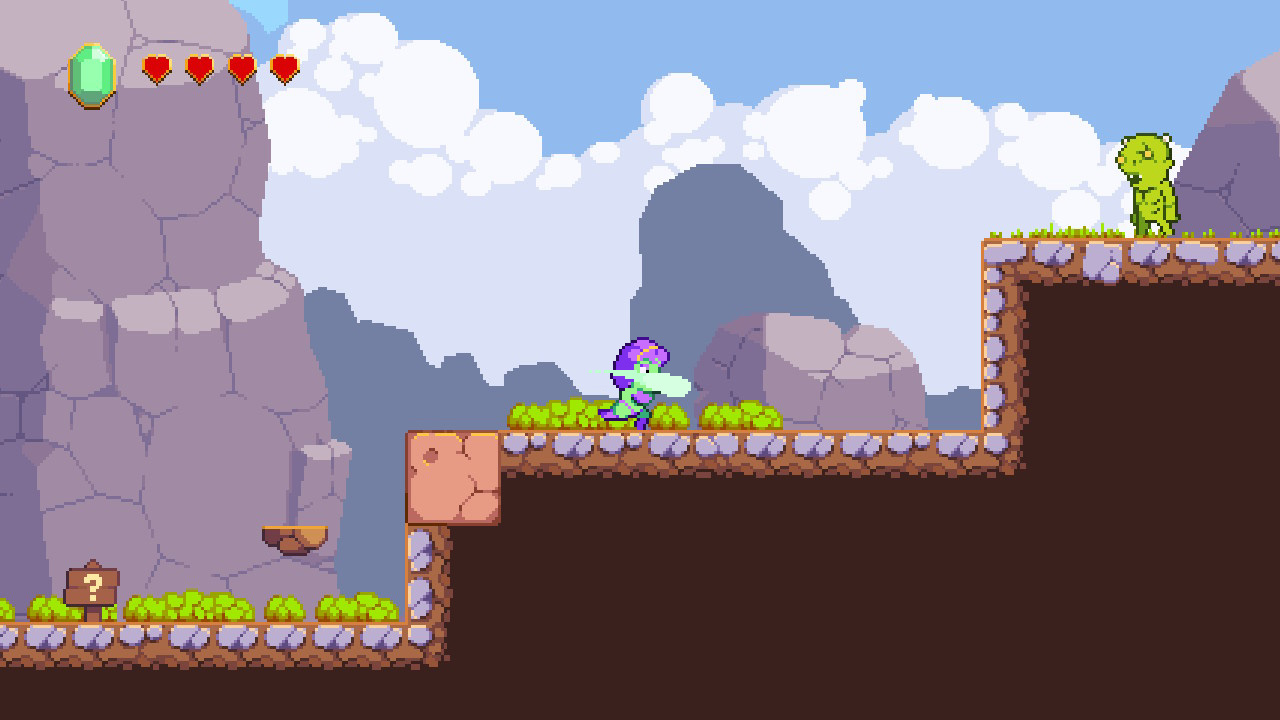
Task: Click the second heart icon
Action: (x=199, y=68)
